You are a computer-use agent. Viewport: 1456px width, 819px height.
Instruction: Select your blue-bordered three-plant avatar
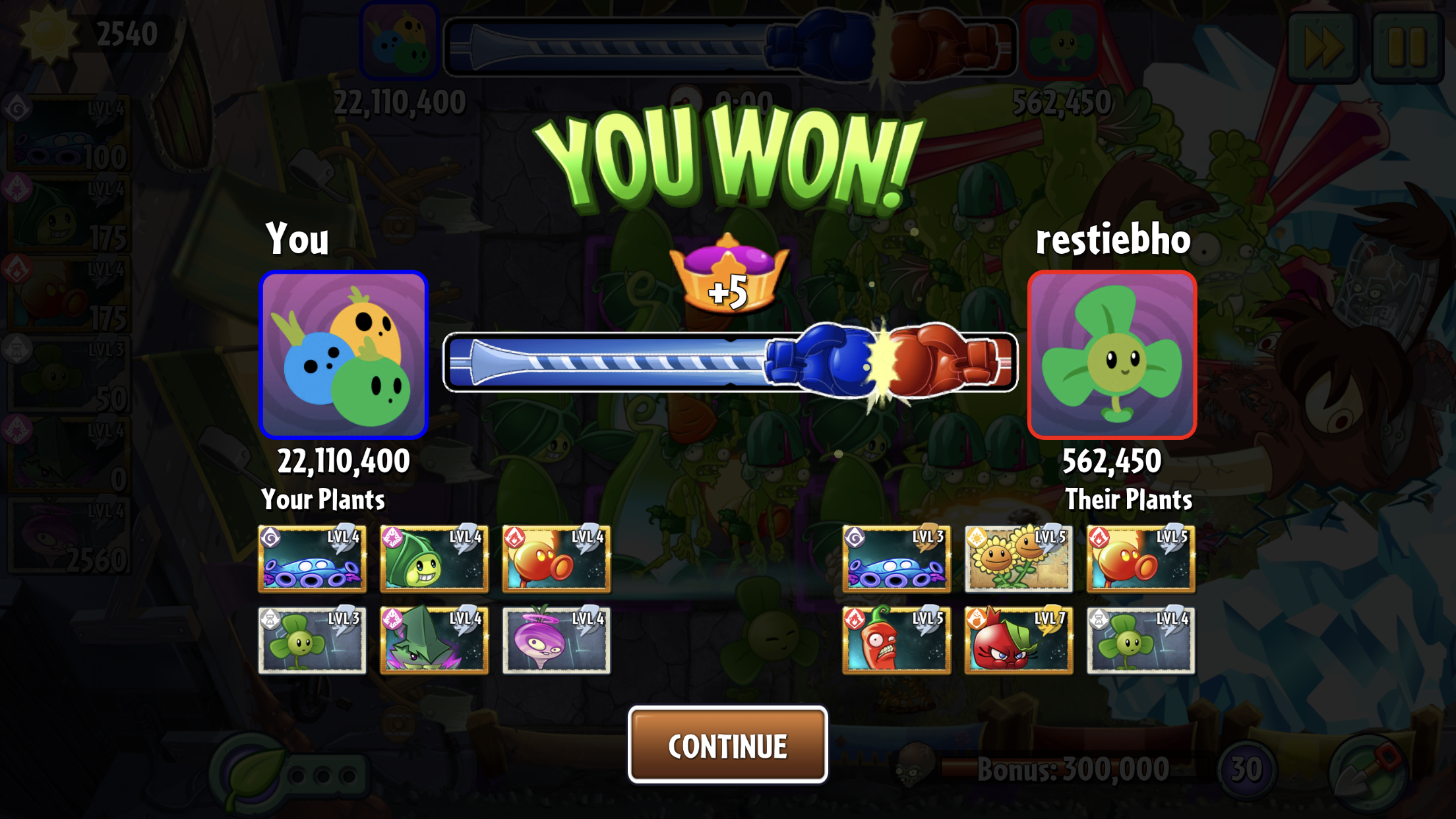(344, 355)
